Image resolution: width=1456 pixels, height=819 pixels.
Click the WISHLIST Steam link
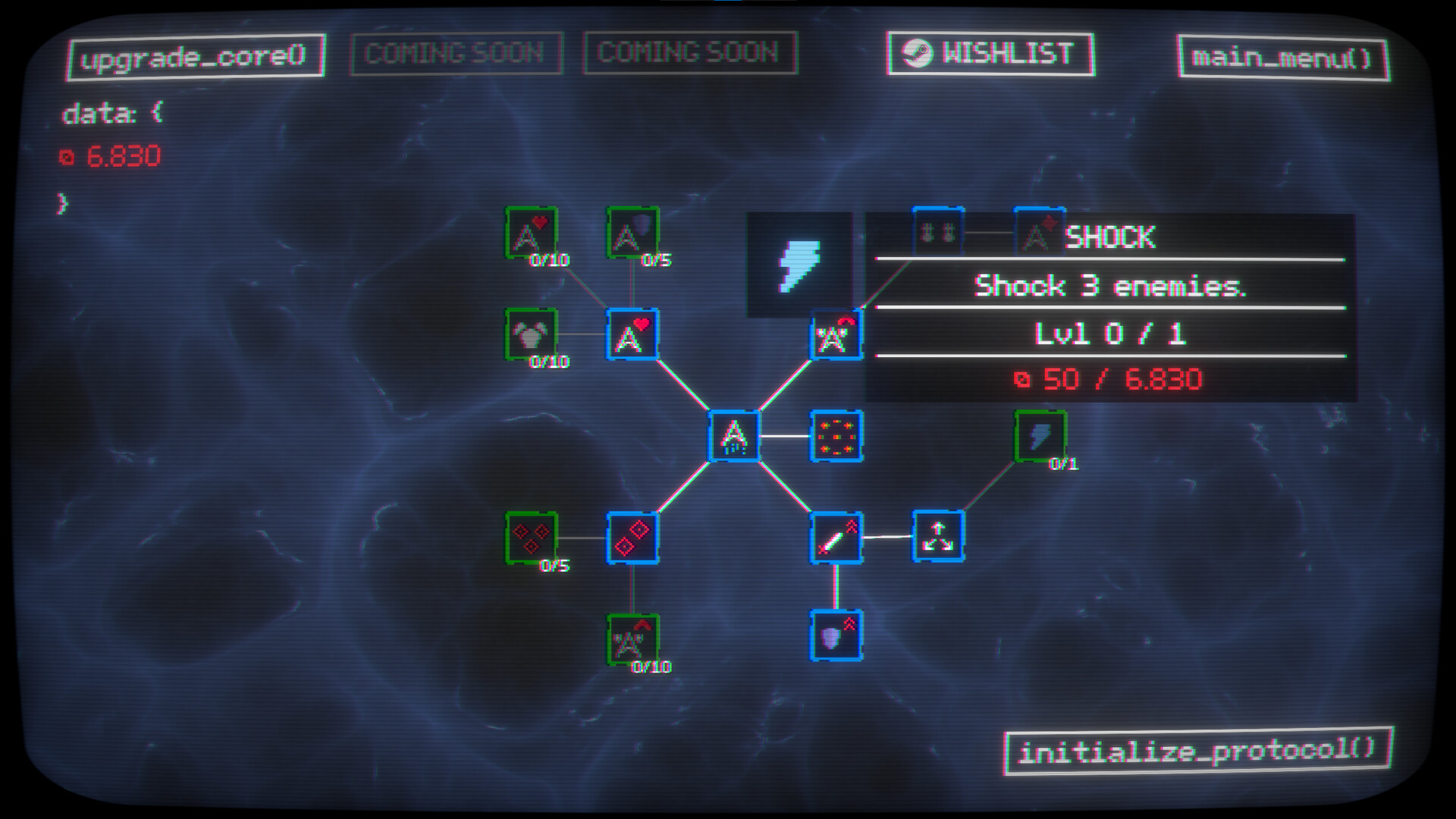tap(990, 54)
